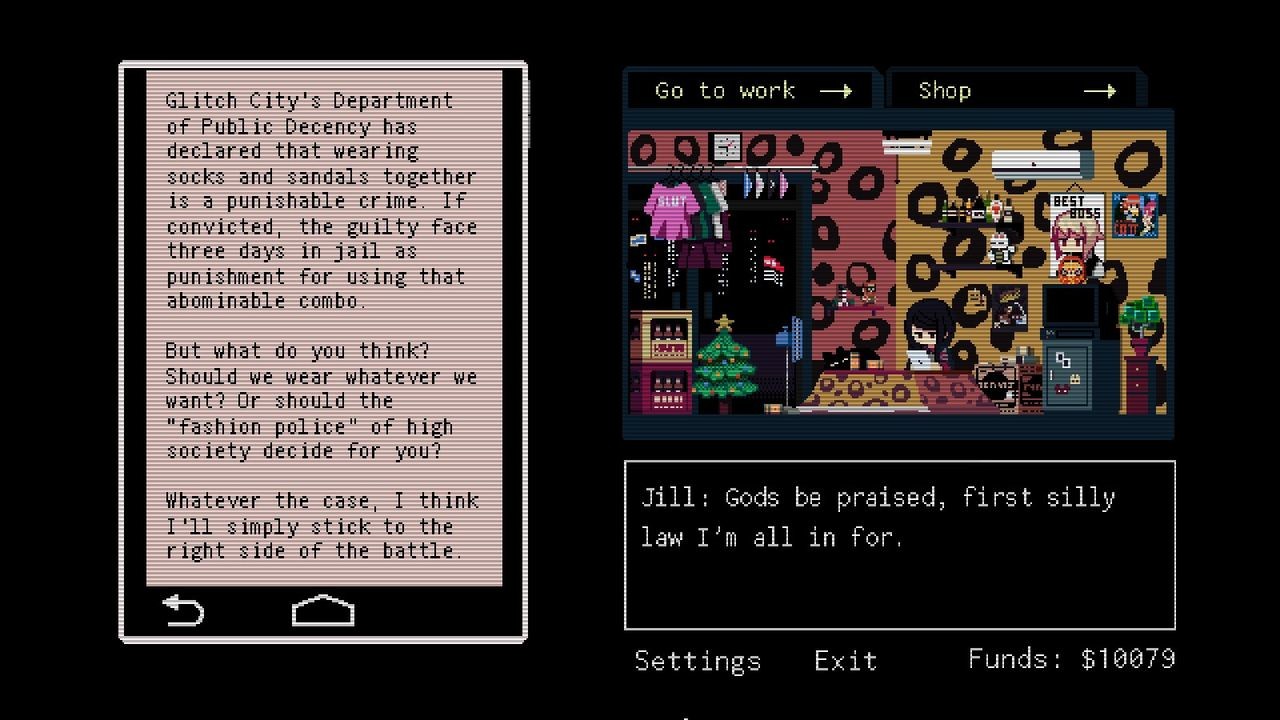Click Jill sitting at her laptop

click(x=927, y=335)
